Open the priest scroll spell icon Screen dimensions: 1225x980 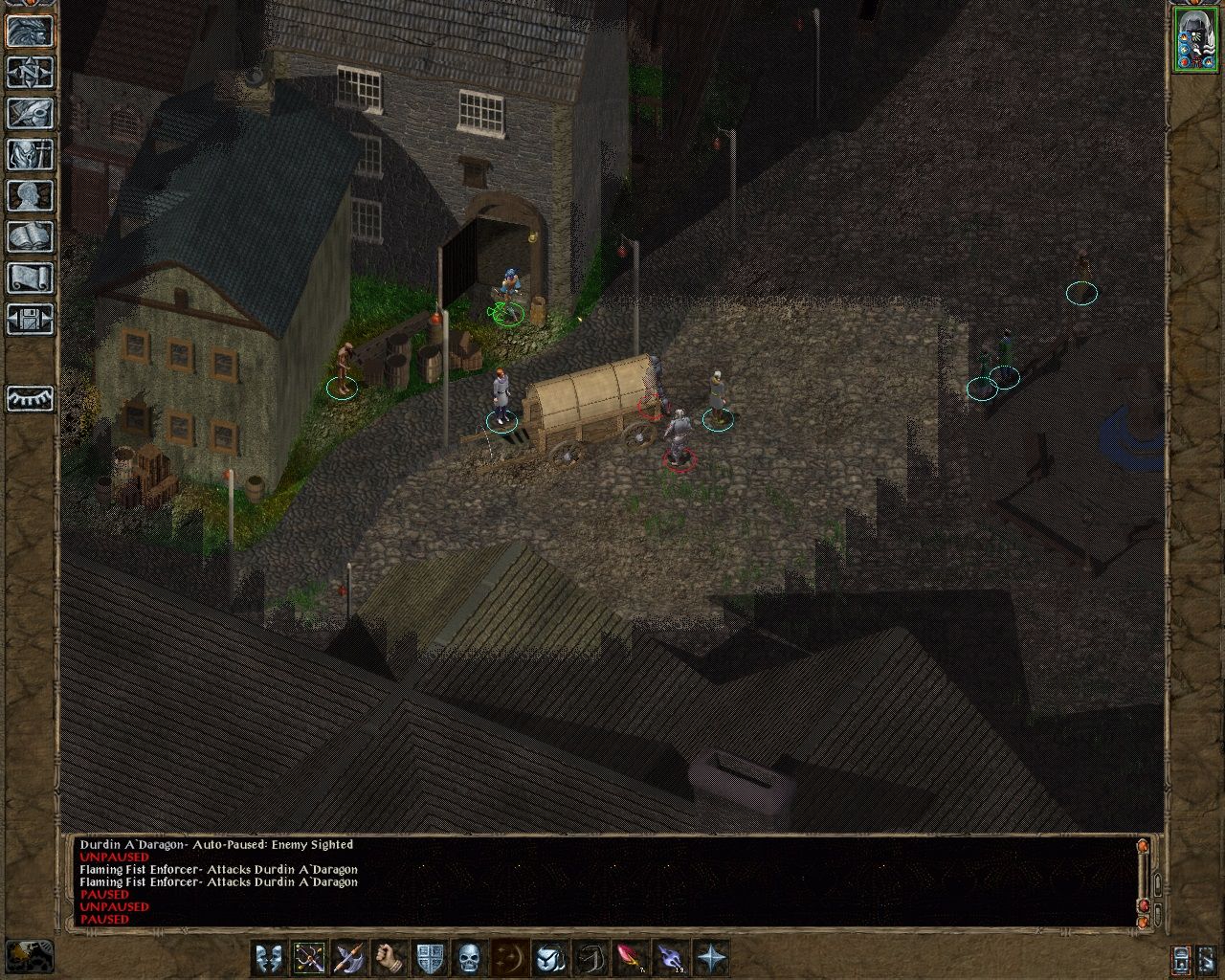27,275
